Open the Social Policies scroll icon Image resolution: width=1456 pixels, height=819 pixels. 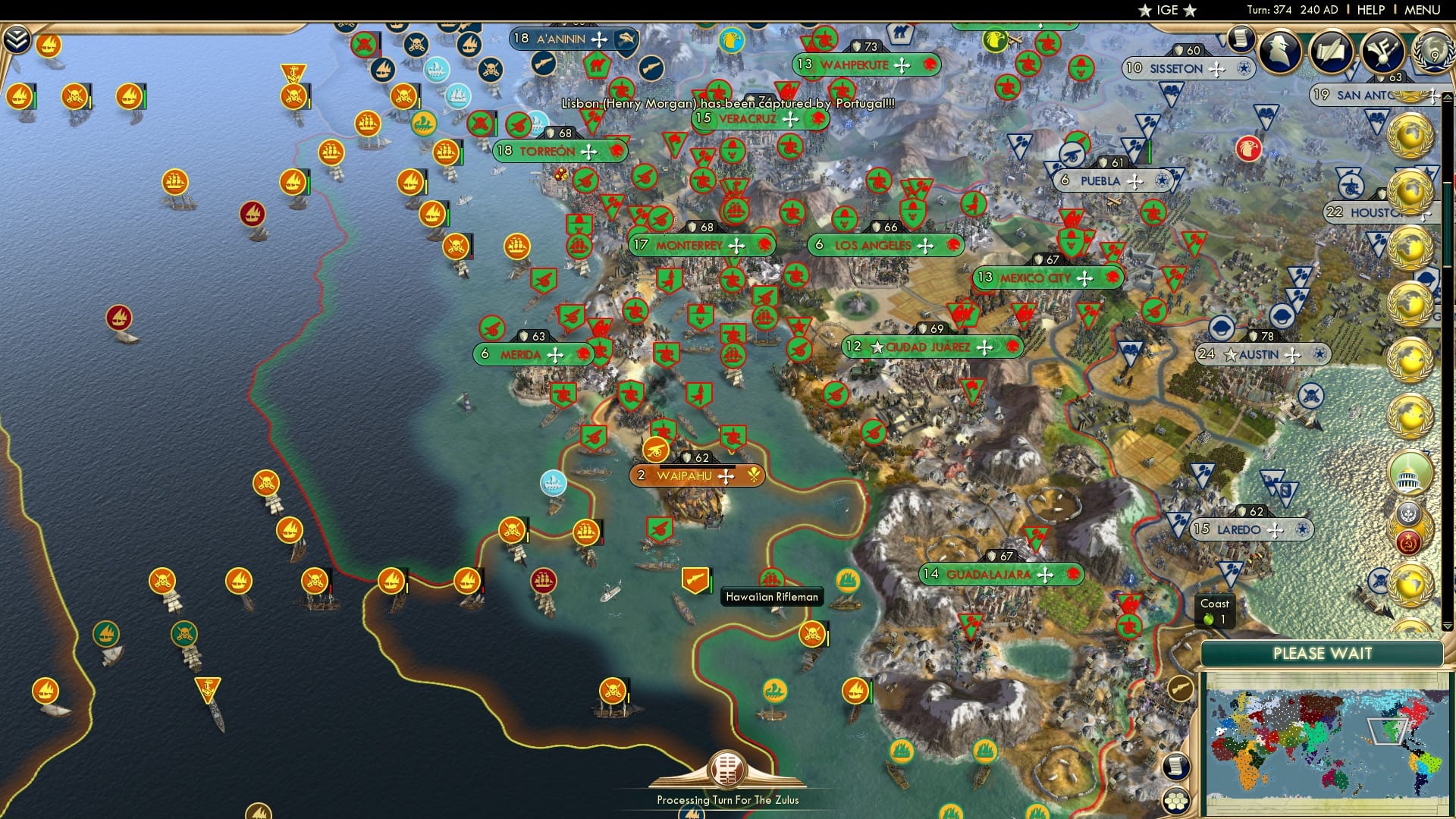click(x=1332, y=52)
